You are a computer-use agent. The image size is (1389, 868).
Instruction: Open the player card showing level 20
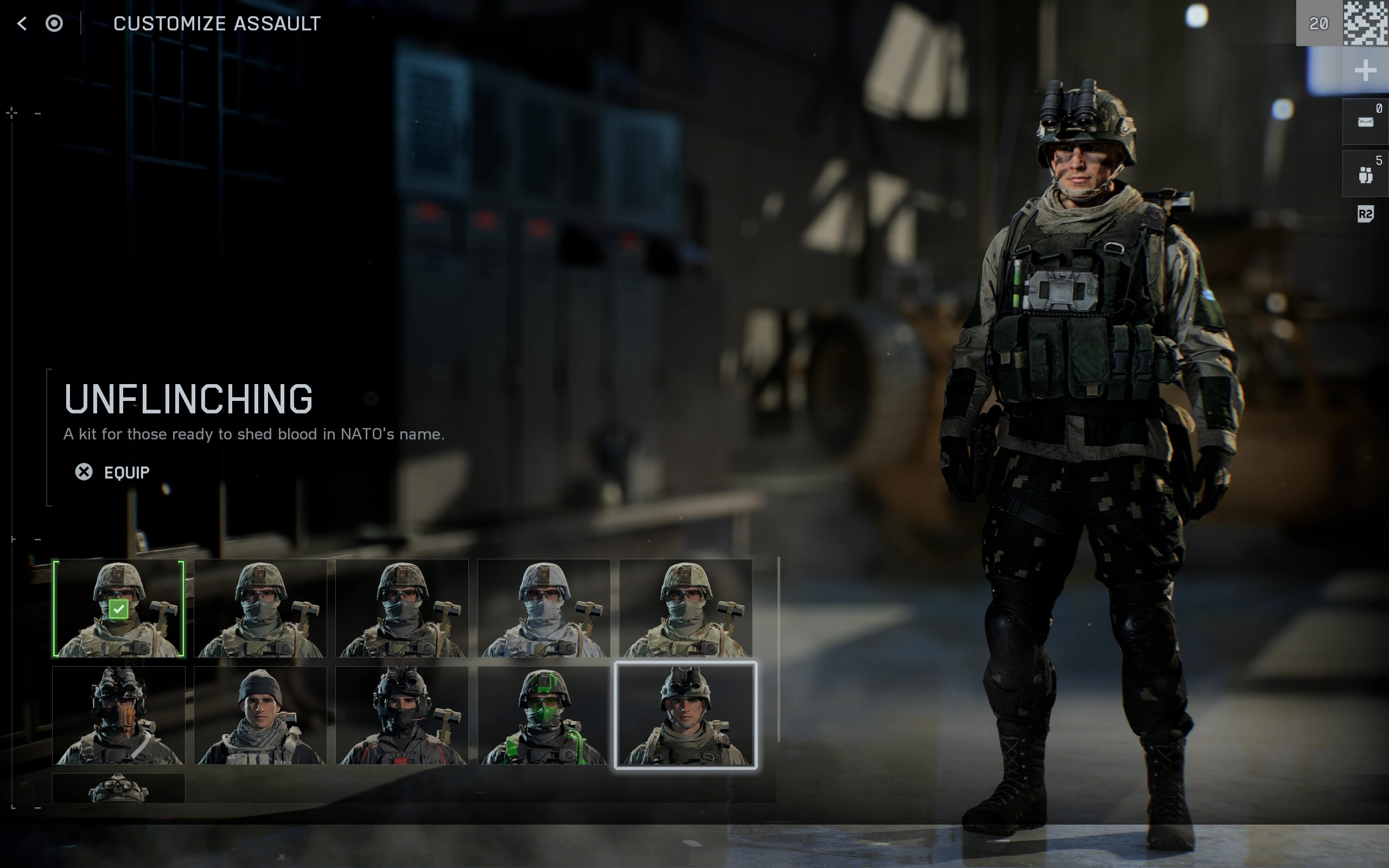[x=1342, y=23]
